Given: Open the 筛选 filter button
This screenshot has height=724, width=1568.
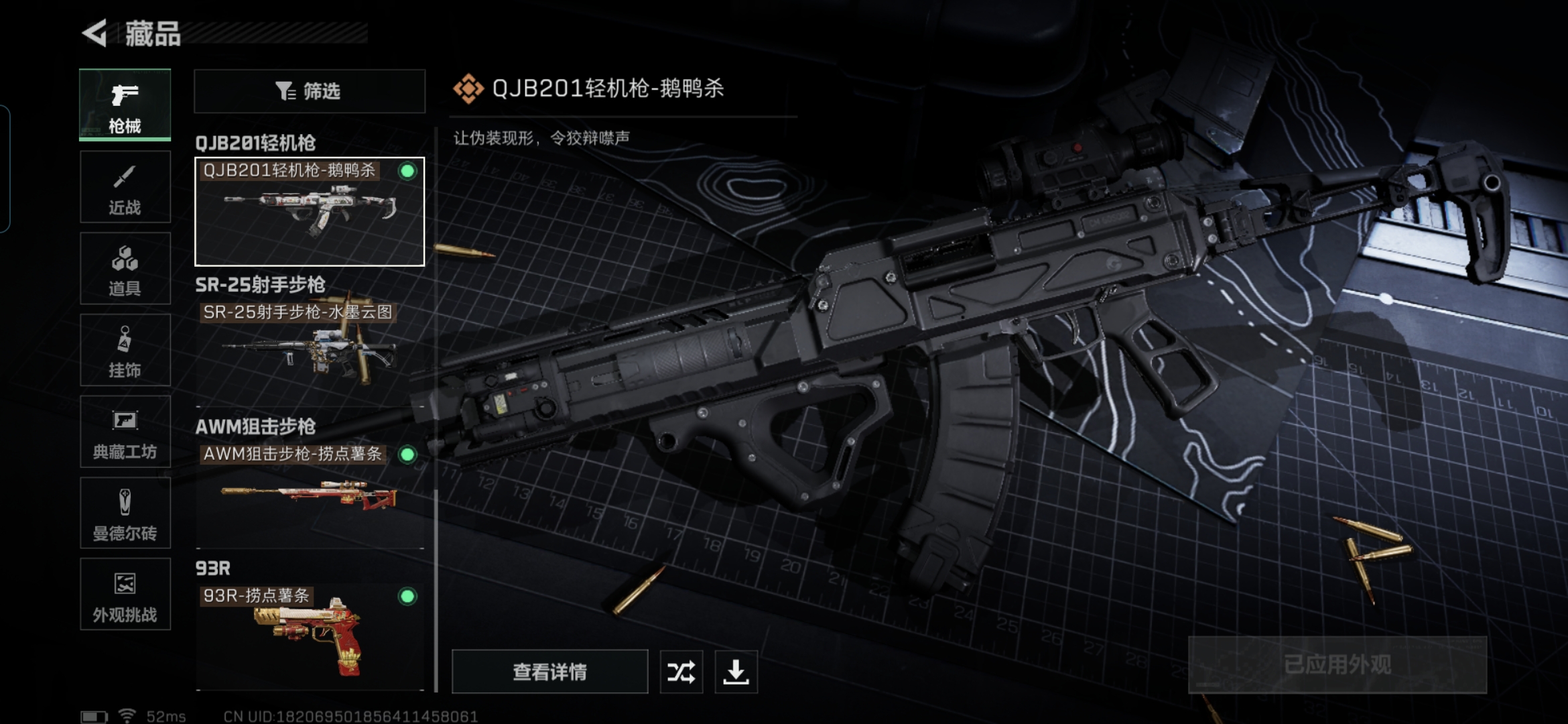Looking at the screenshot, I should click(310, 91).
